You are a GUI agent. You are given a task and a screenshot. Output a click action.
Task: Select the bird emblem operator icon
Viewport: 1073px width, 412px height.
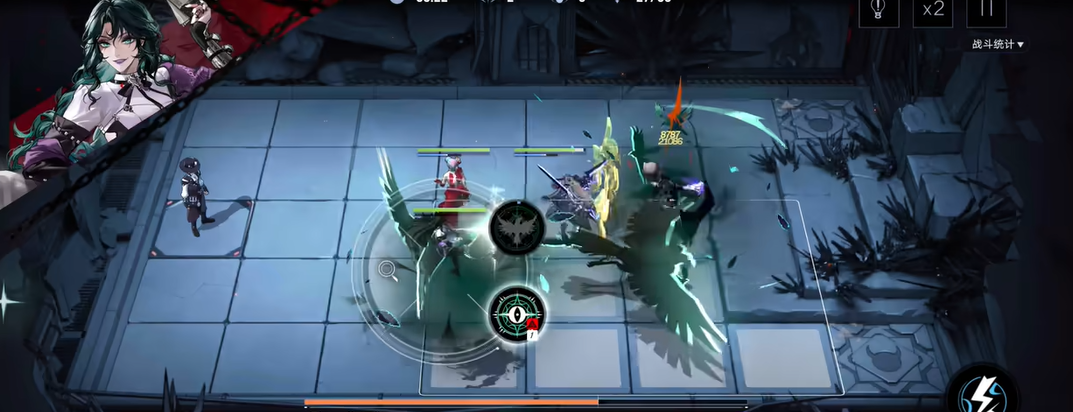pos(517,229)
